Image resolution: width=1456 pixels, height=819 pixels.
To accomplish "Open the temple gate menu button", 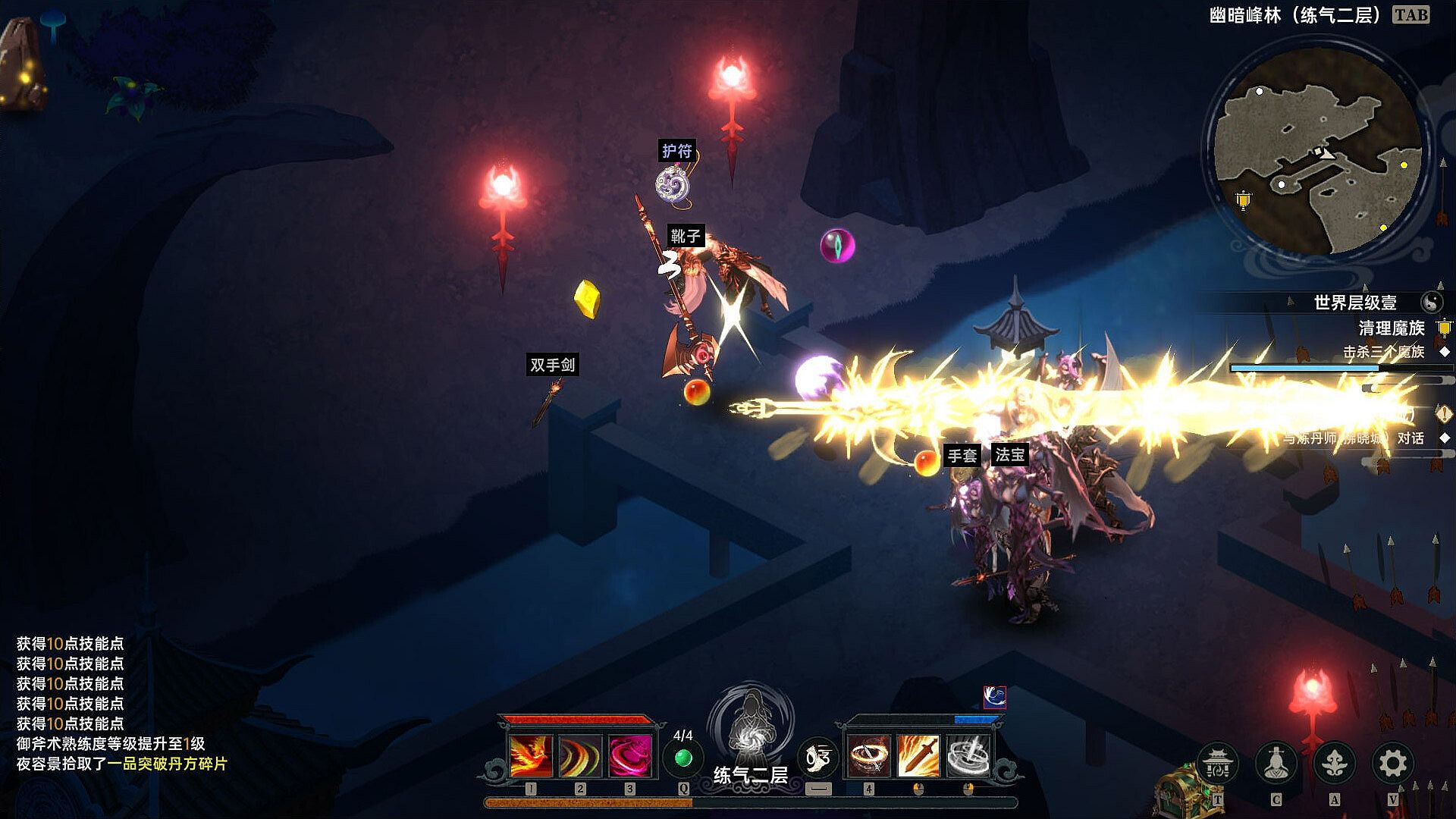I will point(1218,763).
